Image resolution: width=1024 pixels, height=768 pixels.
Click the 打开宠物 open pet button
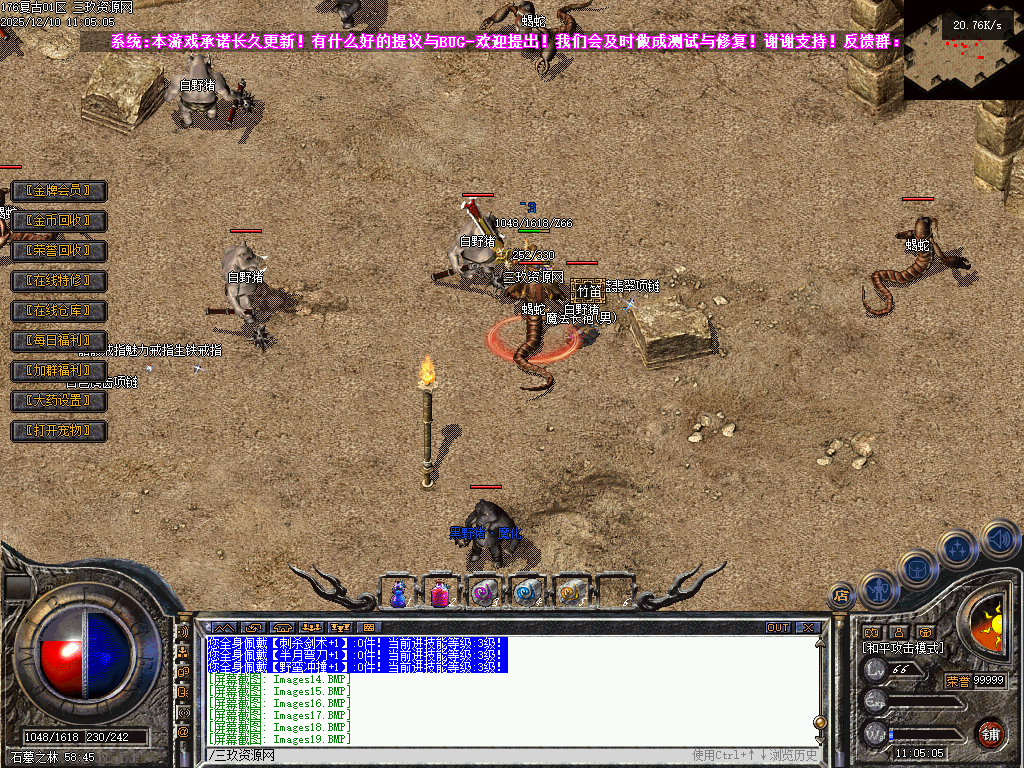[x=58, y=431]
